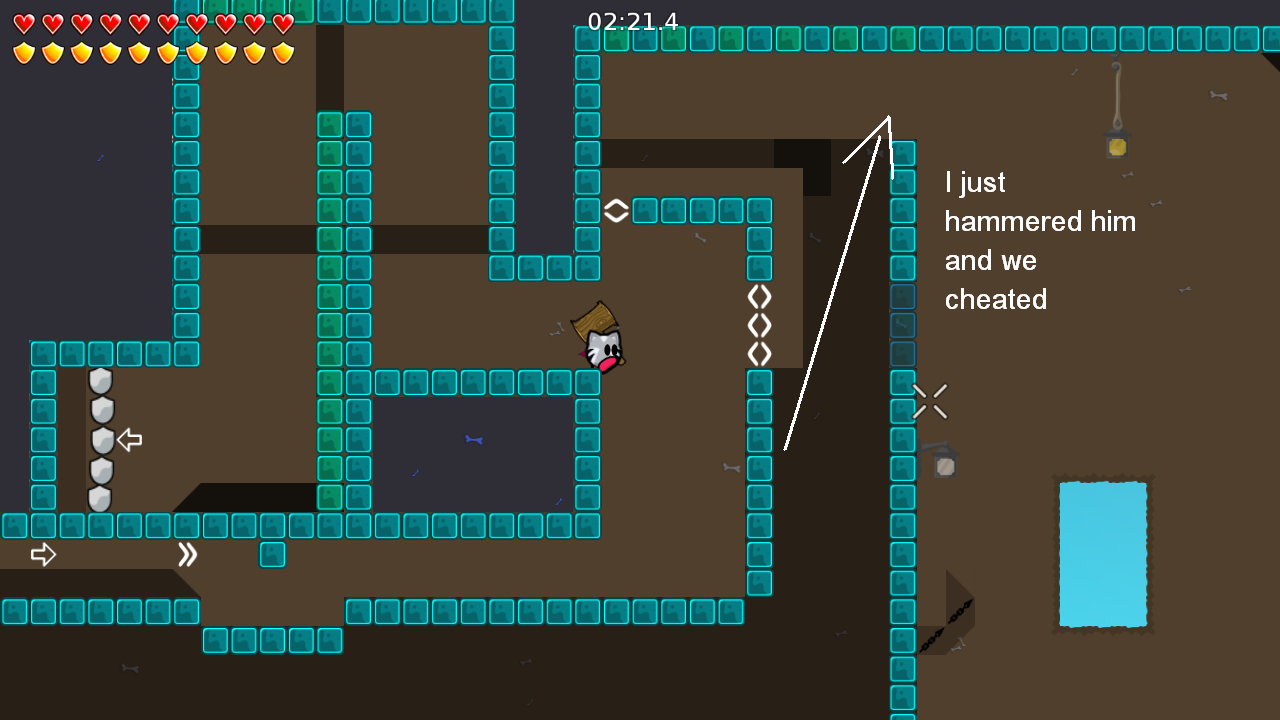The image size is (1280, 720).
Task: Click the middle shield in the vertical shield column
Action: 100,441
